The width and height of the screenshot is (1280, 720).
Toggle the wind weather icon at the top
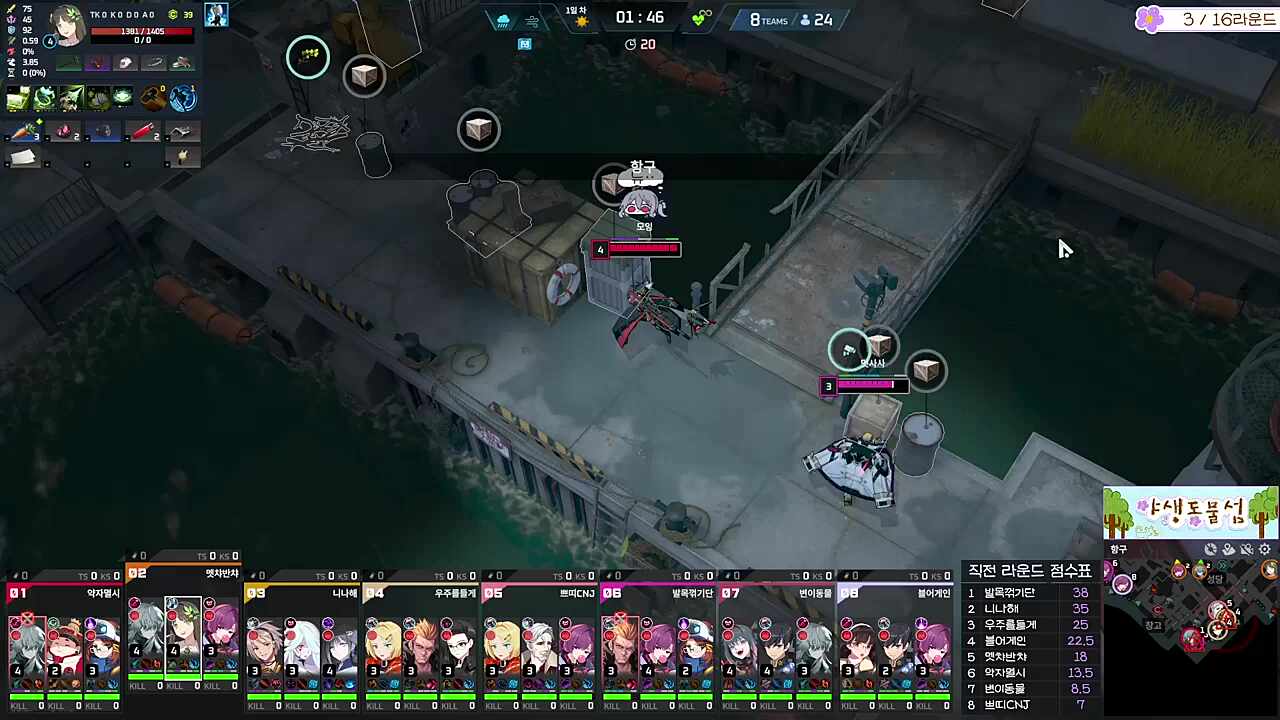pos(533,22)
